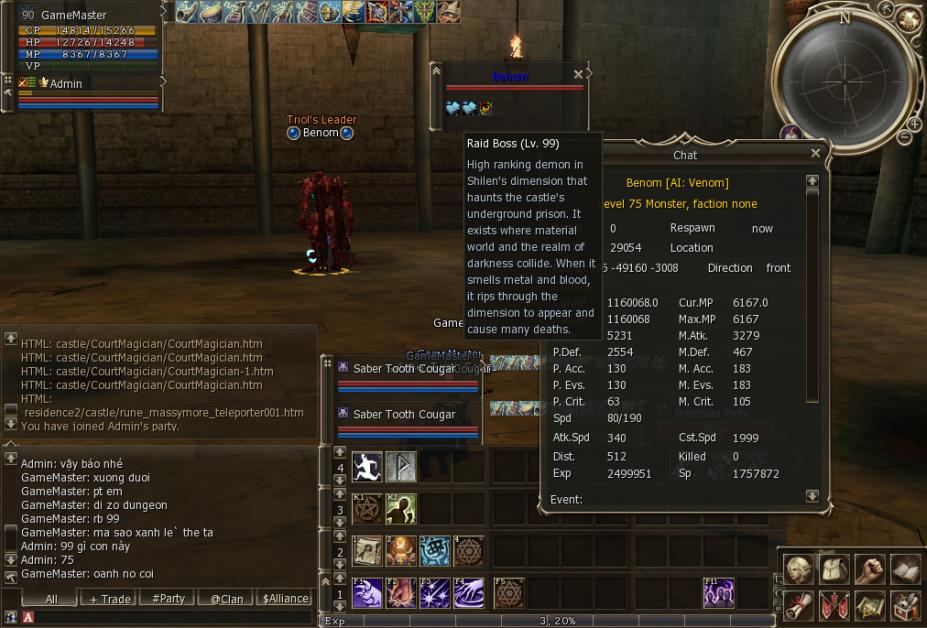Open the clan banner icon
The width and height of the screenshot is (927, 628).
tap(833, 605)
